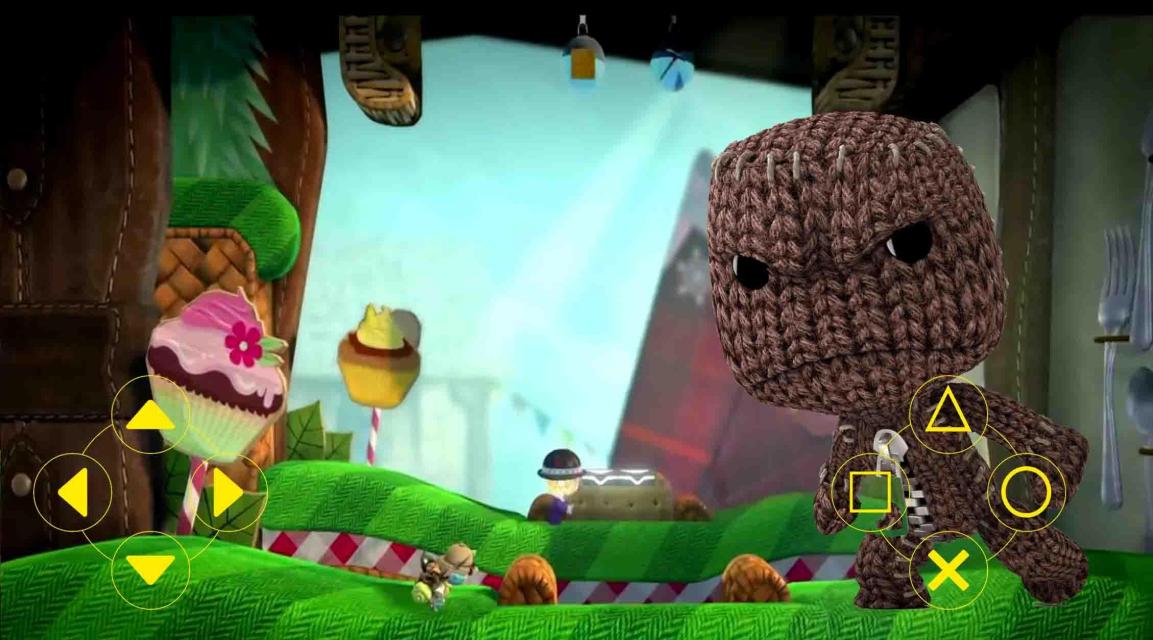
Task: Tap the up arrow on the d-pad
Action: point(150,414)
